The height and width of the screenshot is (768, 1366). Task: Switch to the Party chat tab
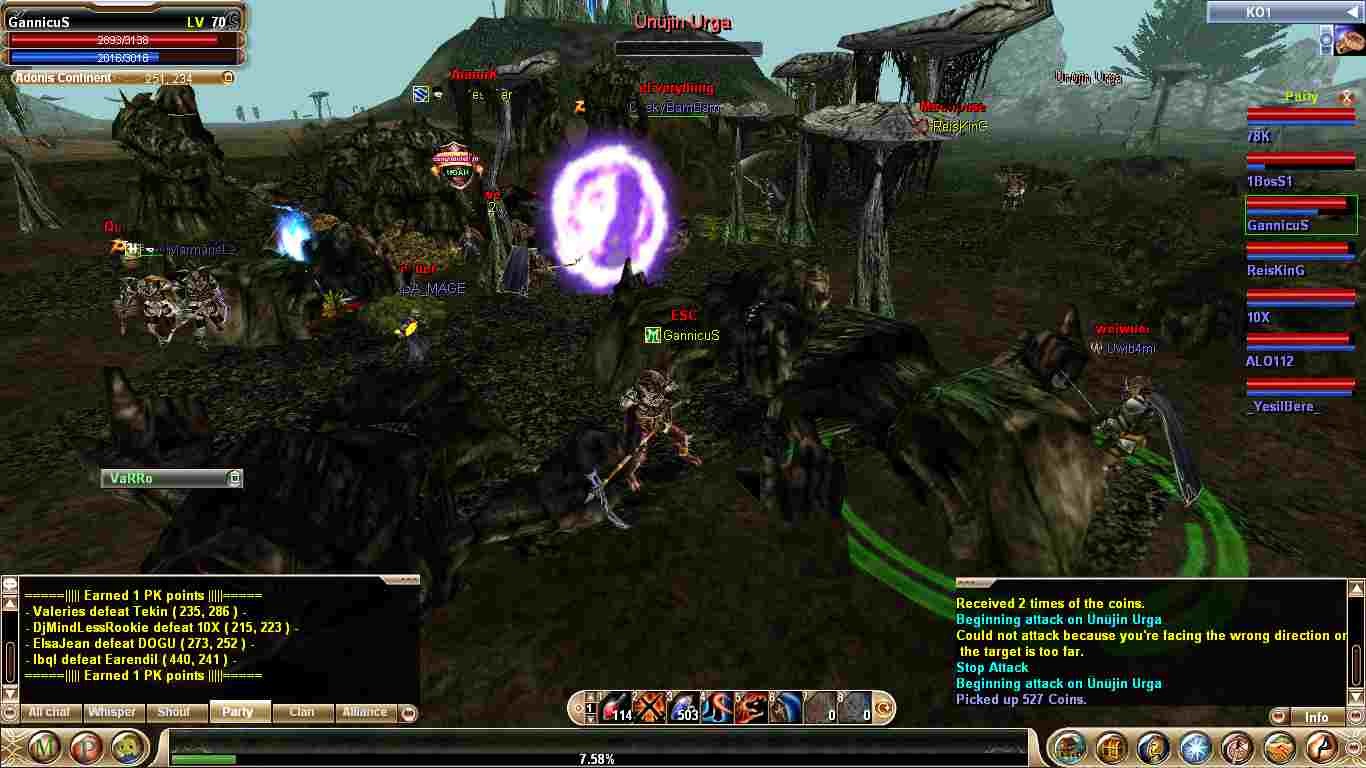[238, 712]
